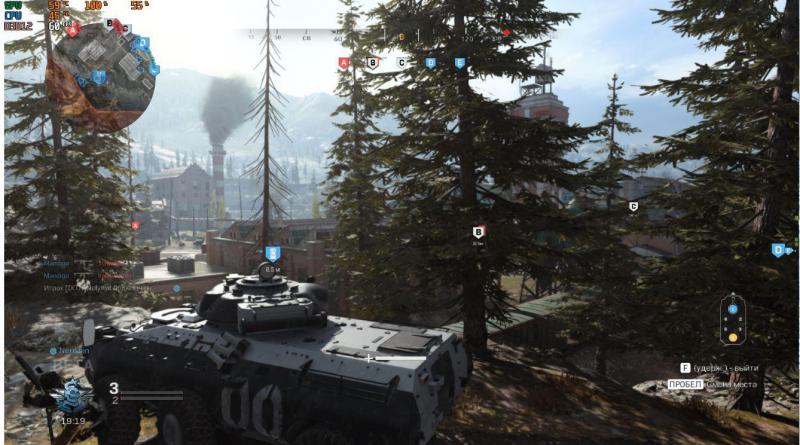The height and width of the screenshot is (445, 800).
Task: Click the blue squad marker above the vehicle
Action: 272,253
